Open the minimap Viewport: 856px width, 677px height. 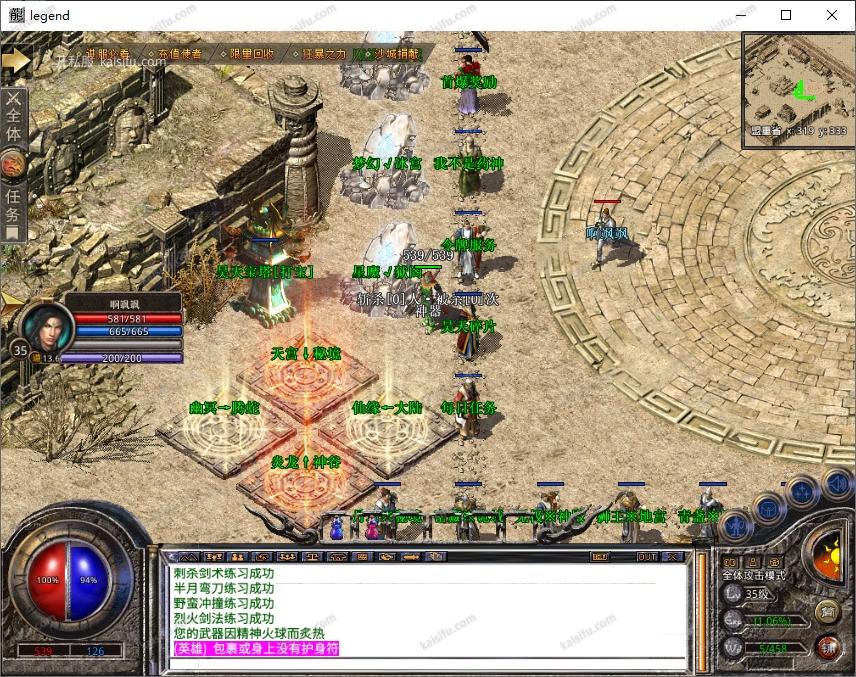pos(797,90)
